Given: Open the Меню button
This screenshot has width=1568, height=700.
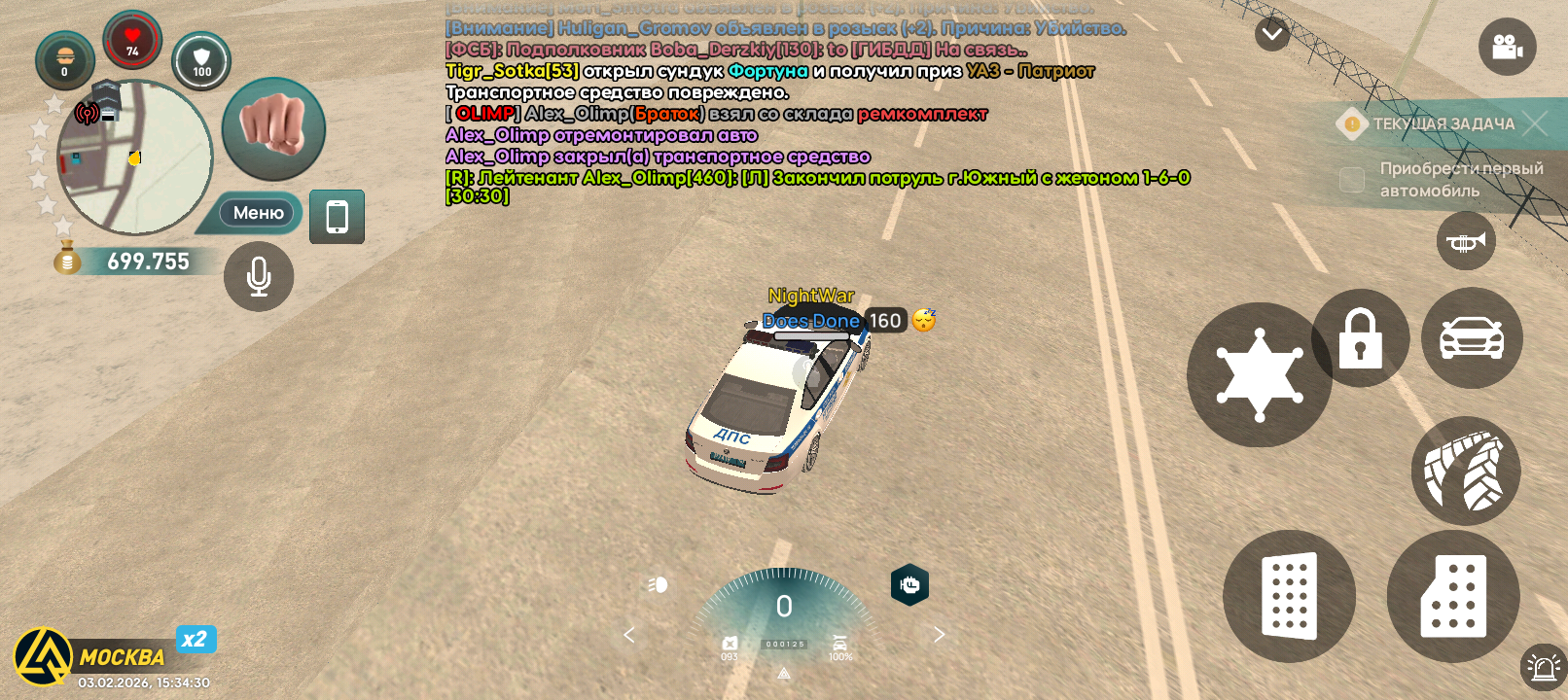Looking at the screenshot, I should point(258,213).
